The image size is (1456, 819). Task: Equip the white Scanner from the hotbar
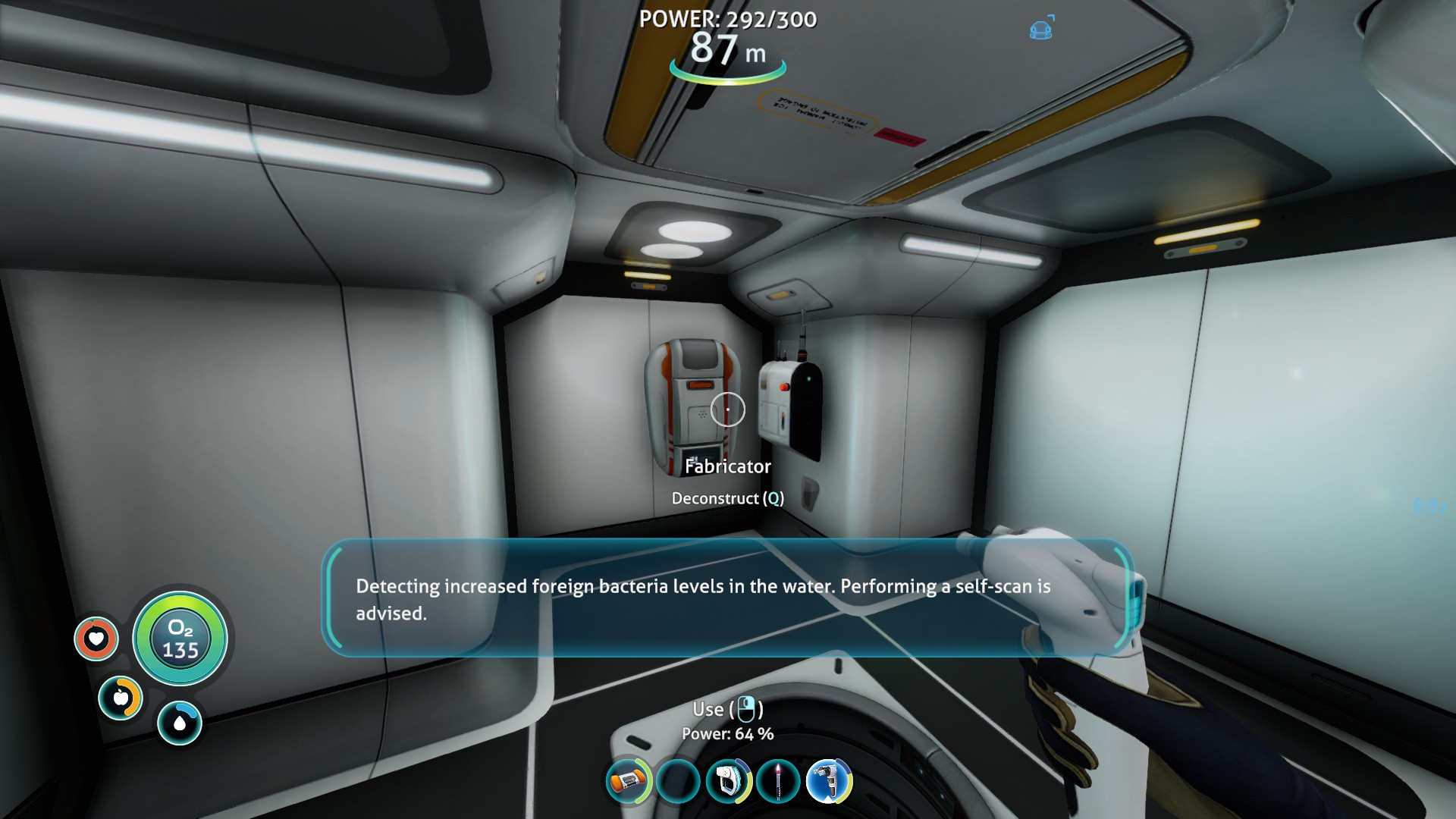pos(728,781)
